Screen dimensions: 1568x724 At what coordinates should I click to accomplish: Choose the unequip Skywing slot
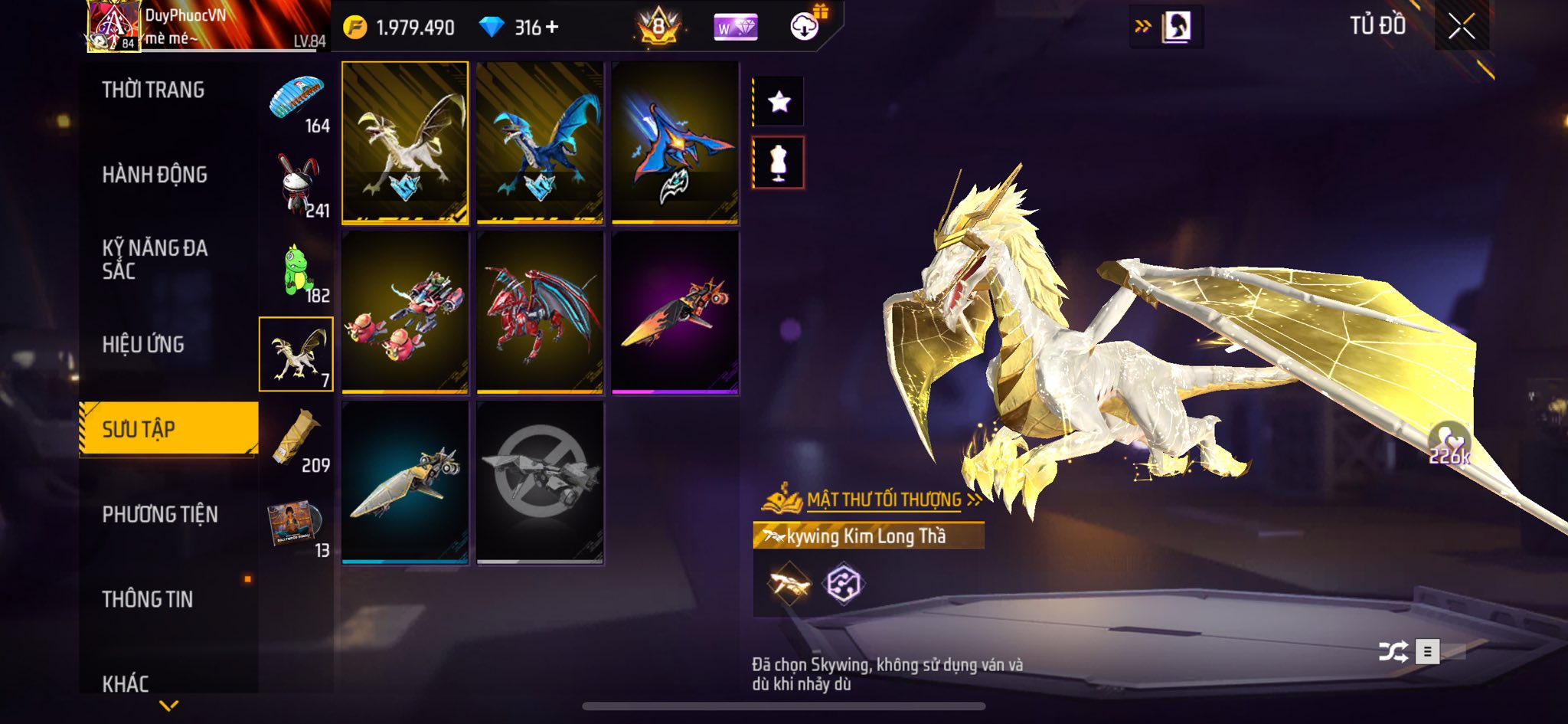click(x=540, y=483)
